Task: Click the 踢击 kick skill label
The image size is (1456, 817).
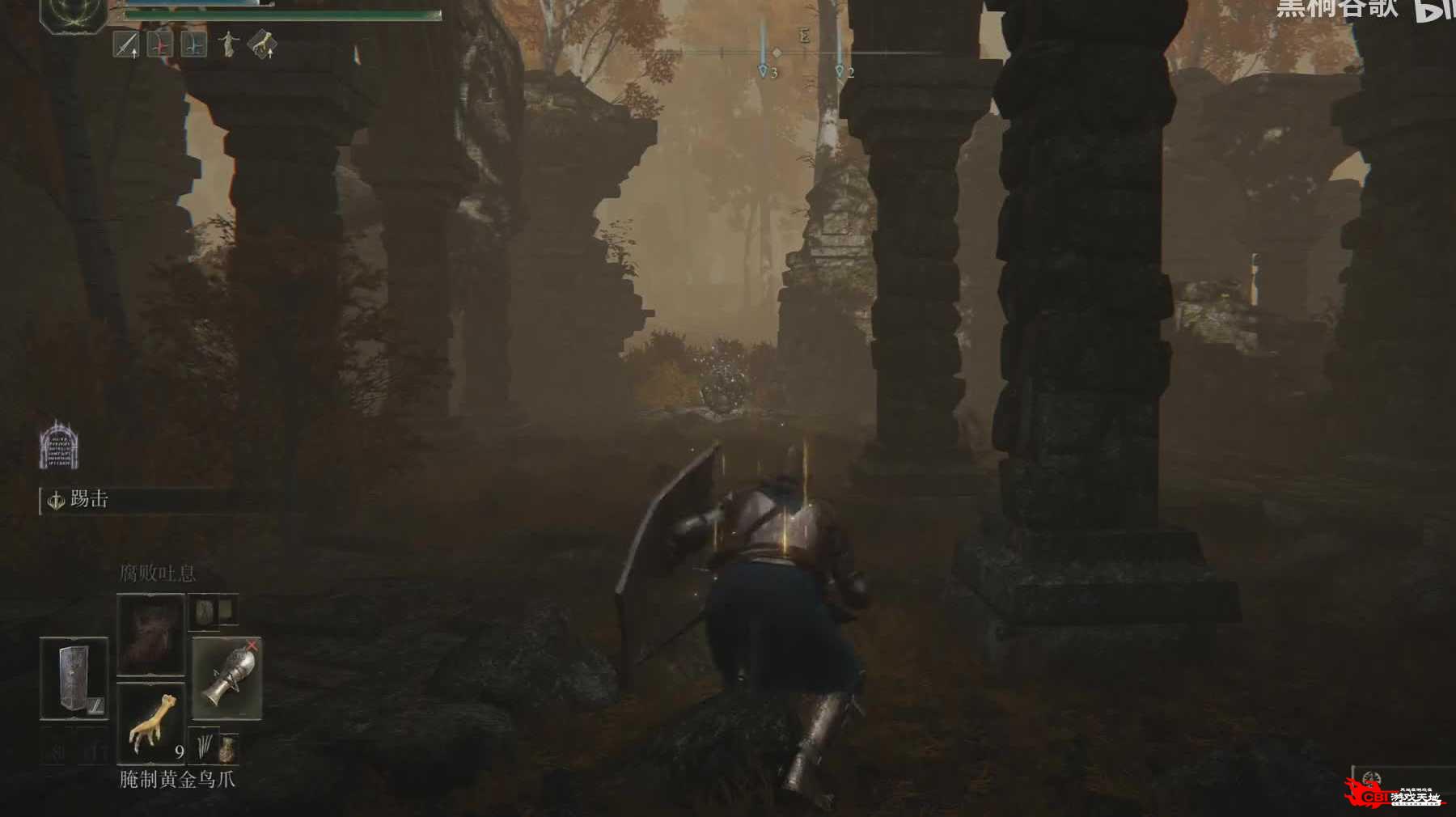Action: 88,500
